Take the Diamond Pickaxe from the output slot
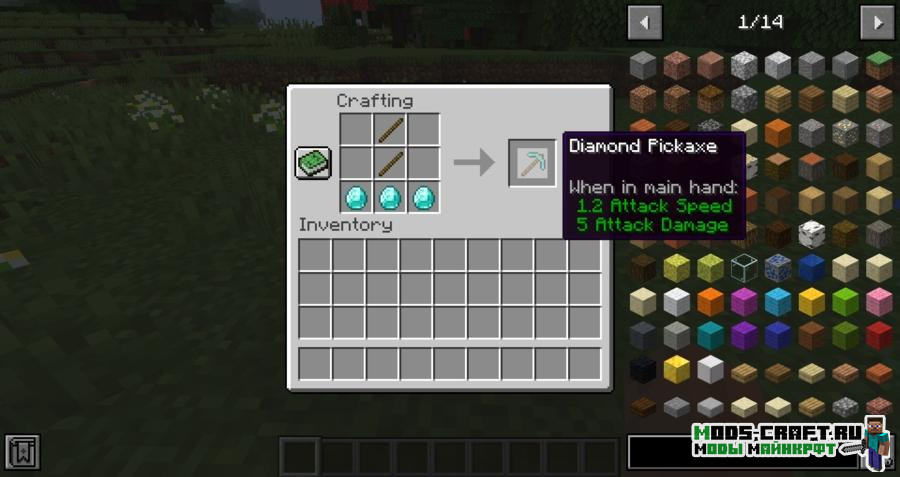Viewport: 900px width, 477px height. [x=532, y=163]
